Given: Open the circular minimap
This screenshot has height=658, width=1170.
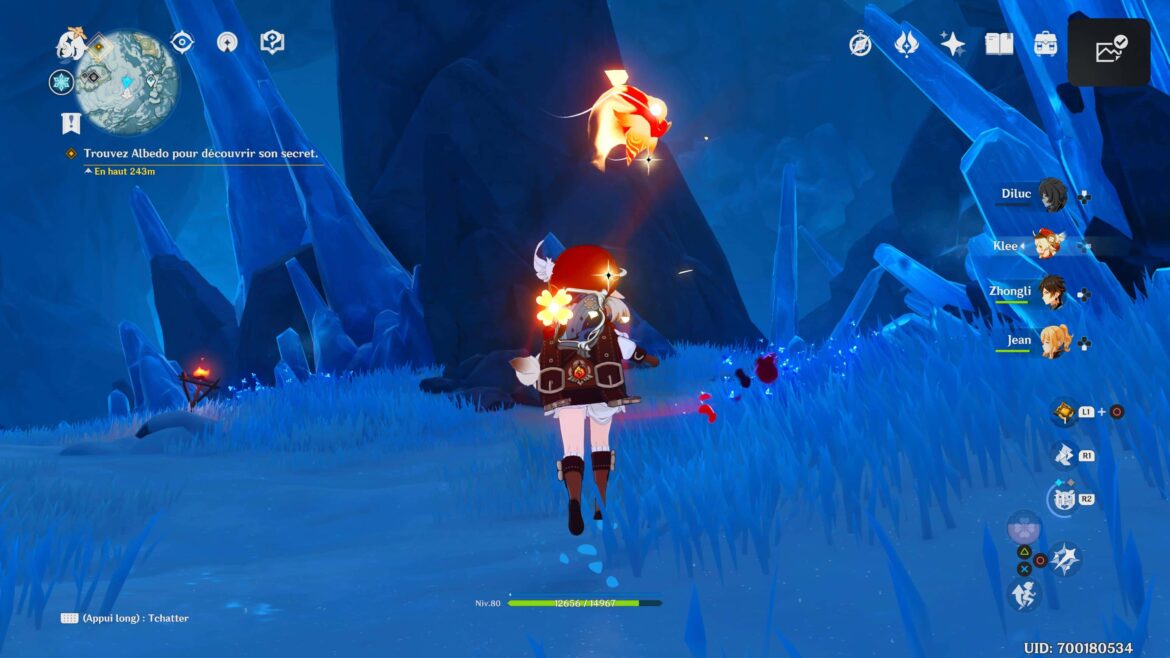Looking at the screenshot, I should (127, 83).
